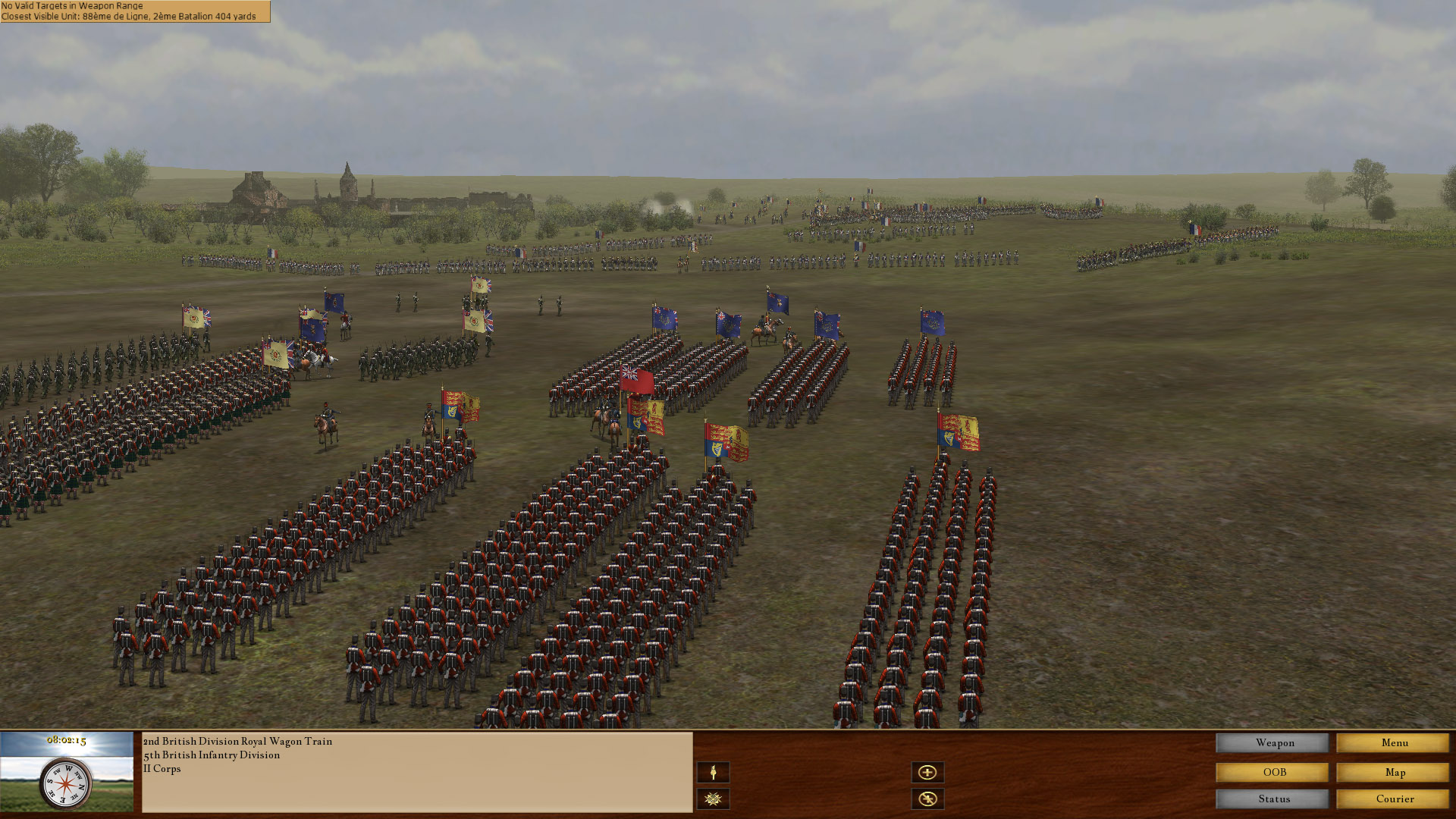Select II Corps in the unit hierarchy

[x=162, y=769]
